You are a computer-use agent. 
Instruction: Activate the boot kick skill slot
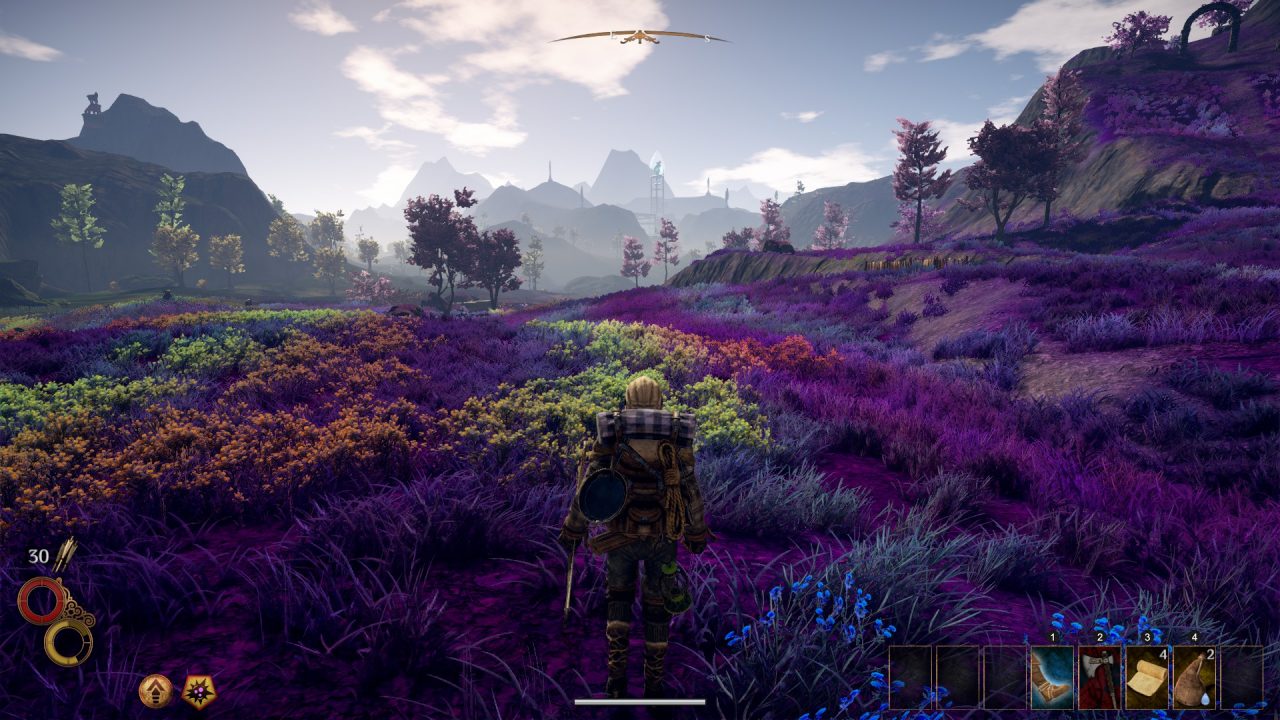[1052, 678]
